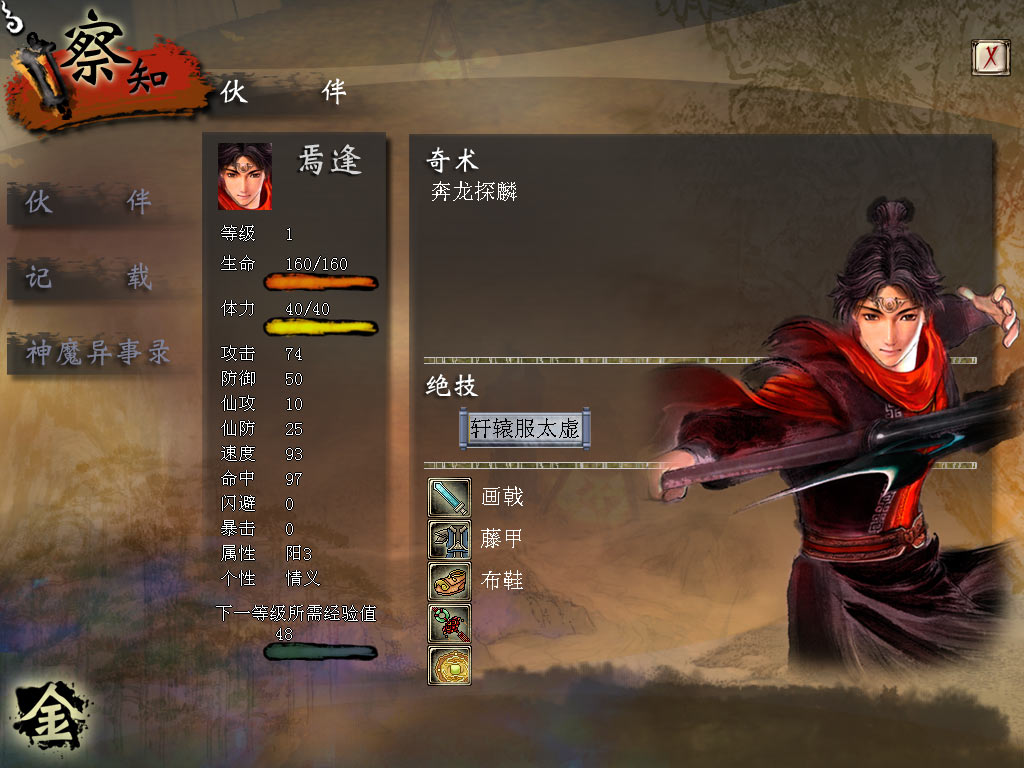1024x768 pixels.
Task: Close the 察知 screen with X
Action: click(x=990, y=57)
